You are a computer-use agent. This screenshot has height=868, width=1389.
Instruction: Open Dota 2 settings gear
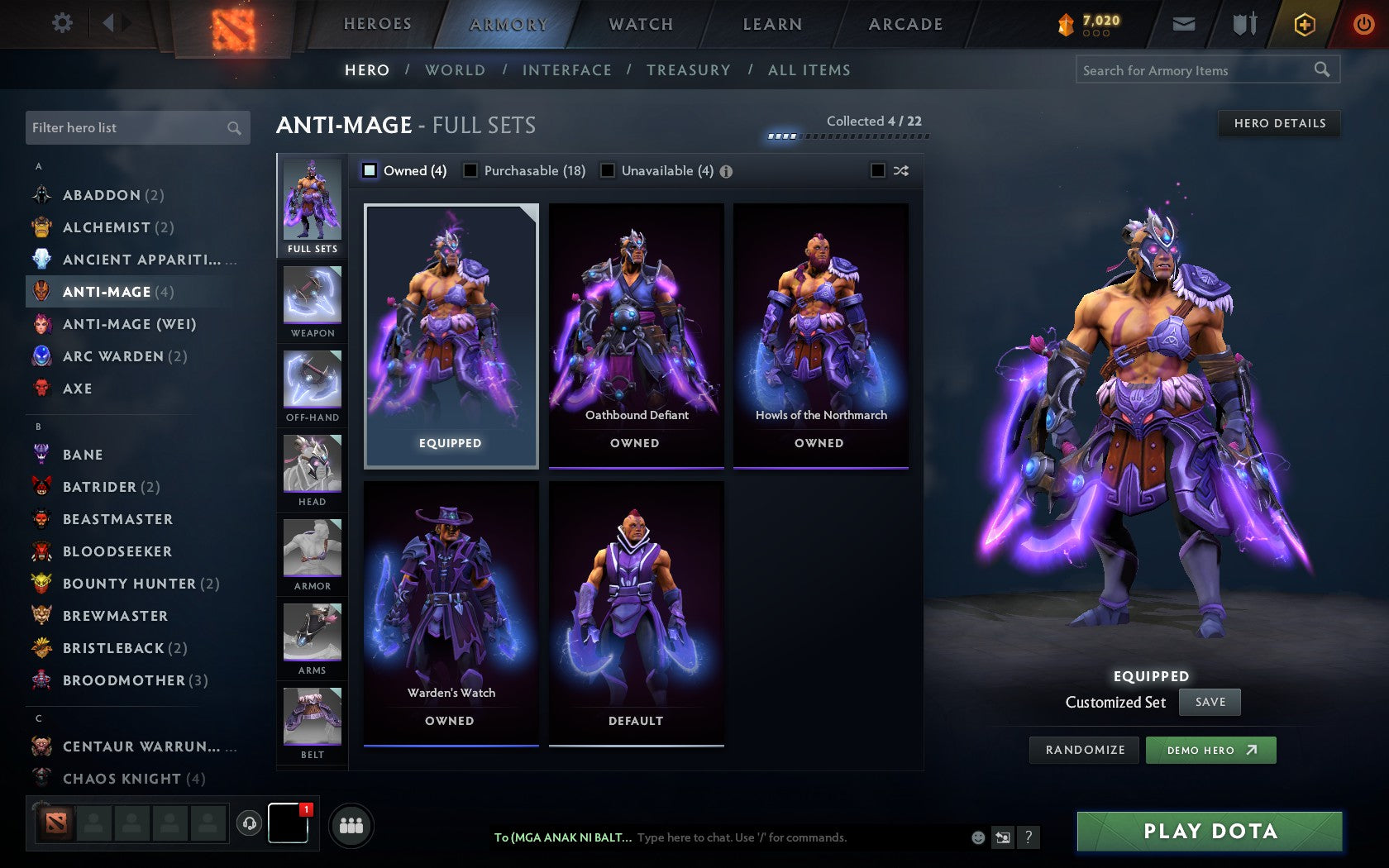60,23
